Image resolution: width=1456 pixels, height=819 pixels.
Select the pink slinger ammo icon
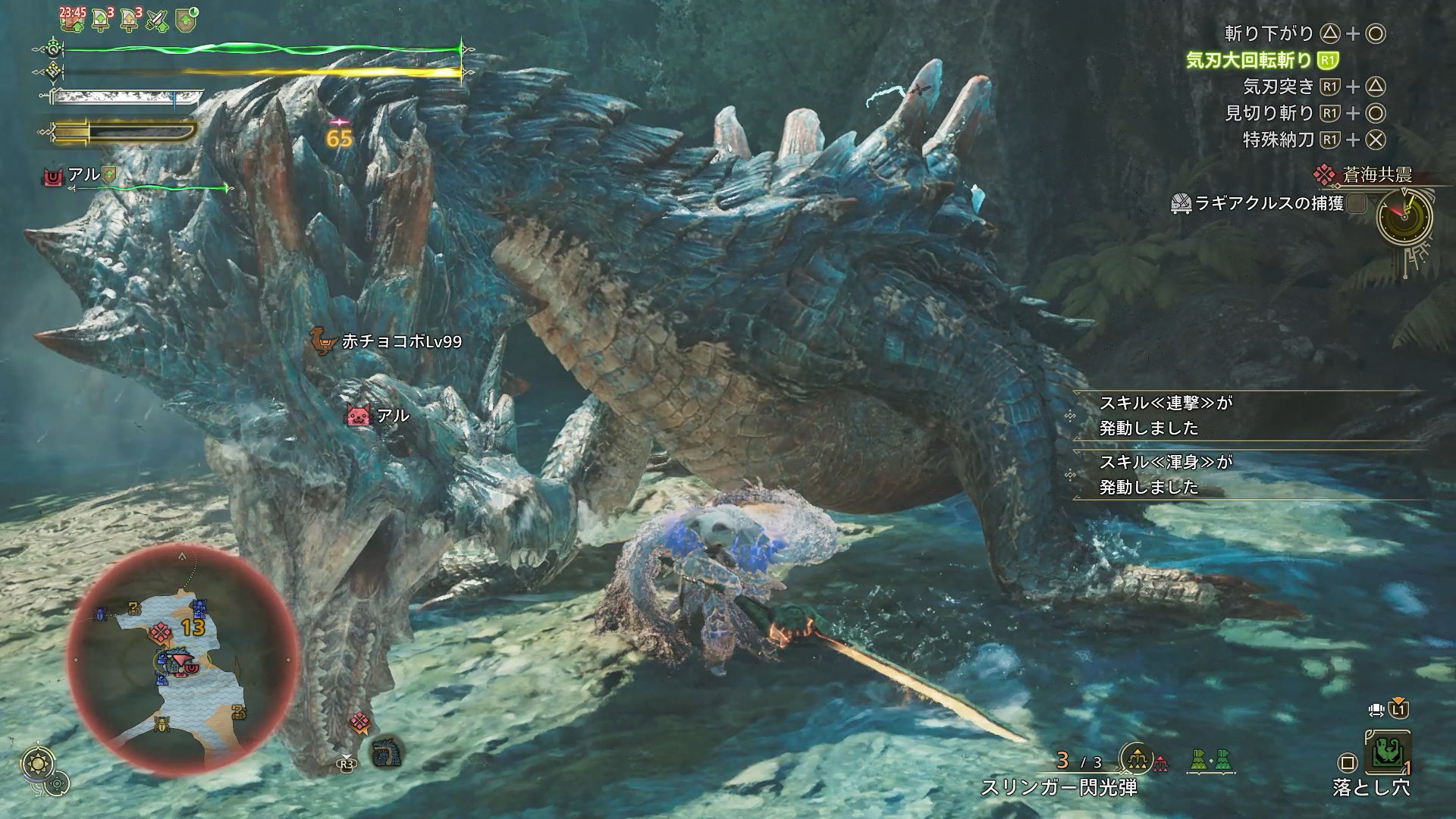(1161, 763)
